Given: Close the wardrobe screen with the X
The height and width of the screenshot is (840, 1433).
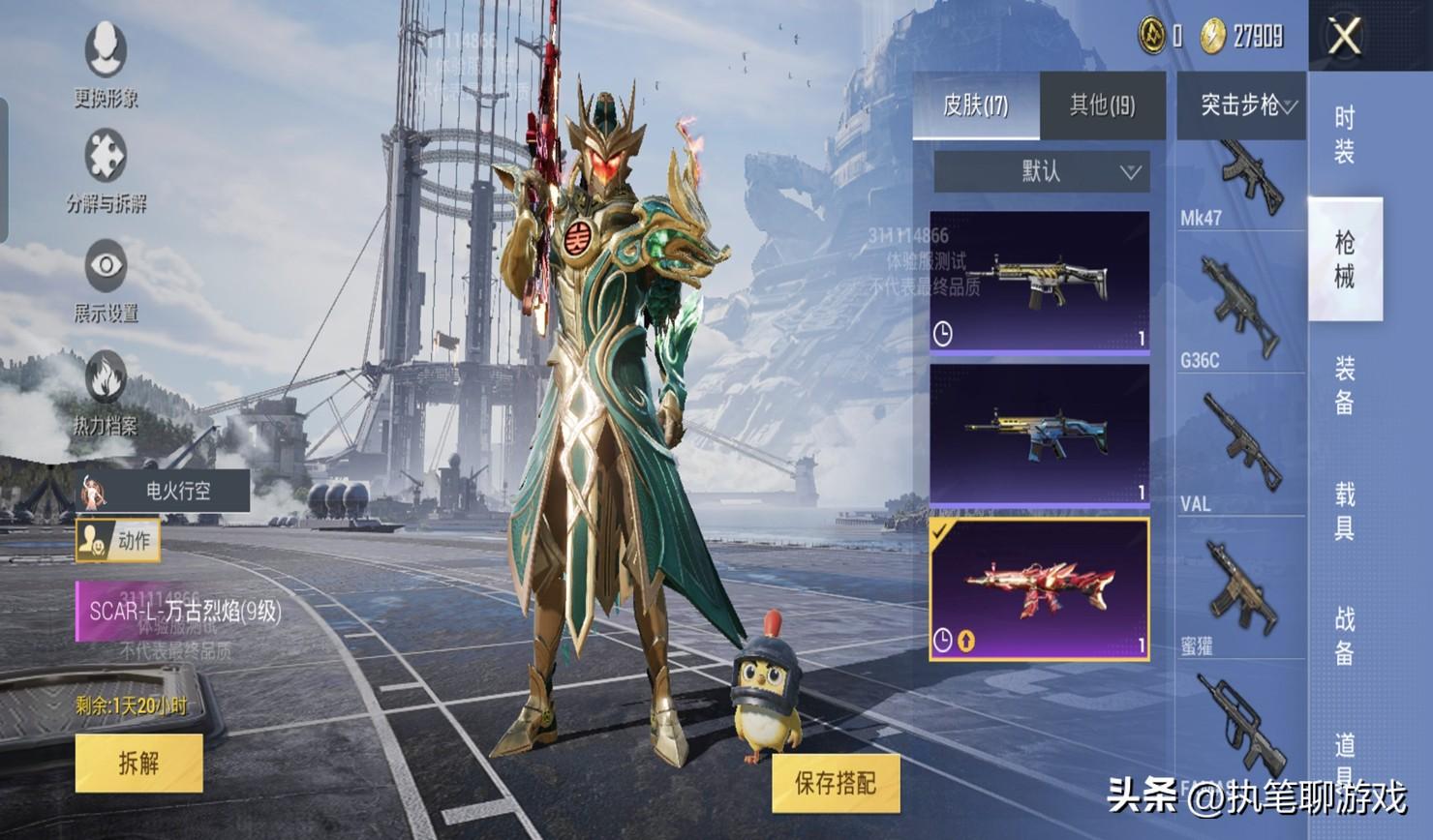Looking at the screenshot, I should [1345, 37].
